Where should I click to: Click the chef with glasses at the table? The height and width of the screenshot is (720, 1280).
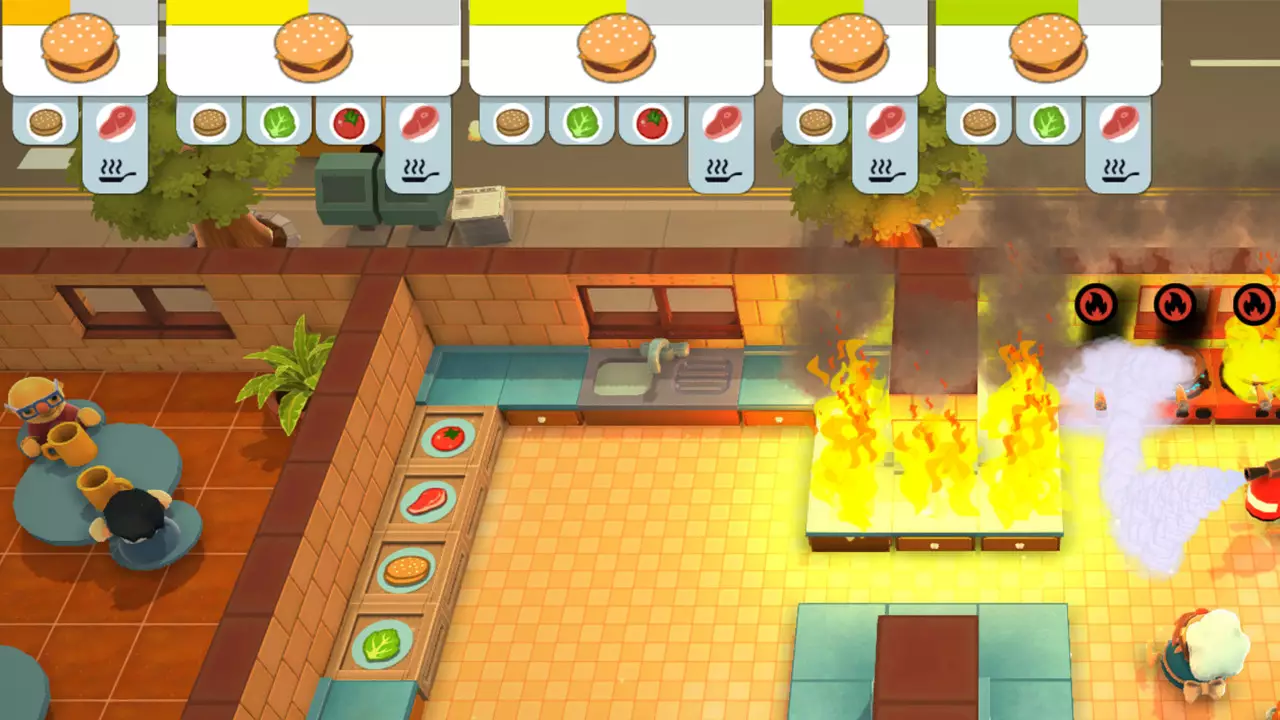[x=38, y=400]
